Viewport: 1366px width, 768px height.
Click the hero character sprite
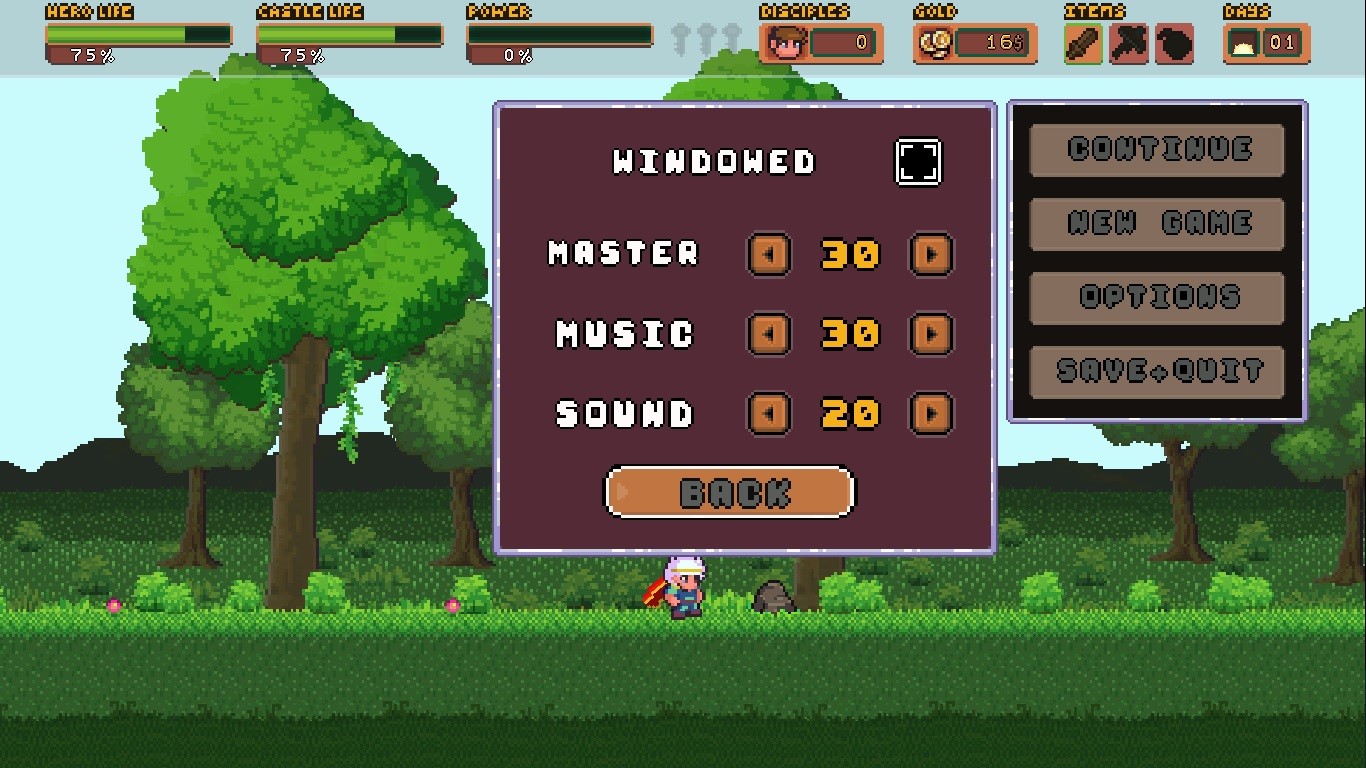(x=685, y=588)
